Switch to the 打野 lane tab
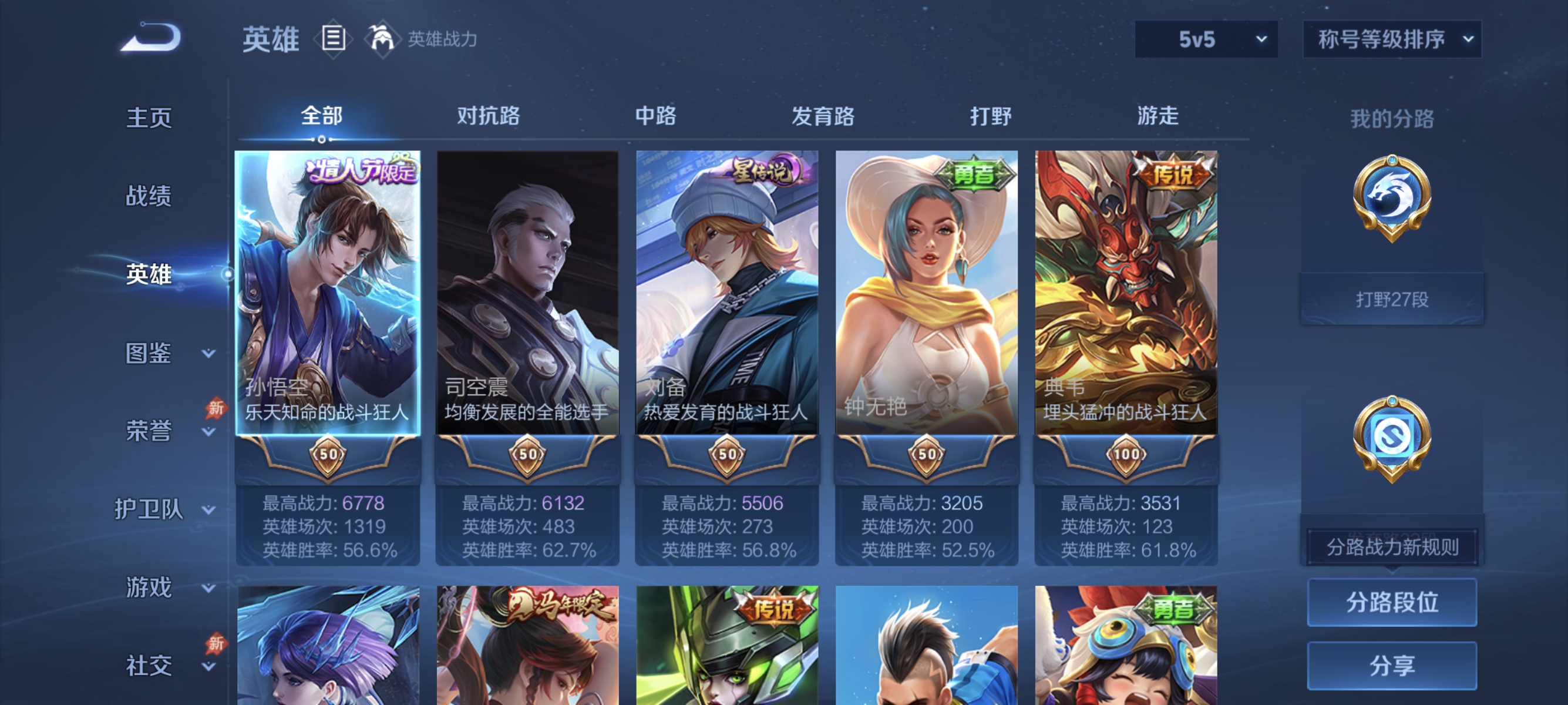Viewport: 1568px width, 705px height. (991, 117)
